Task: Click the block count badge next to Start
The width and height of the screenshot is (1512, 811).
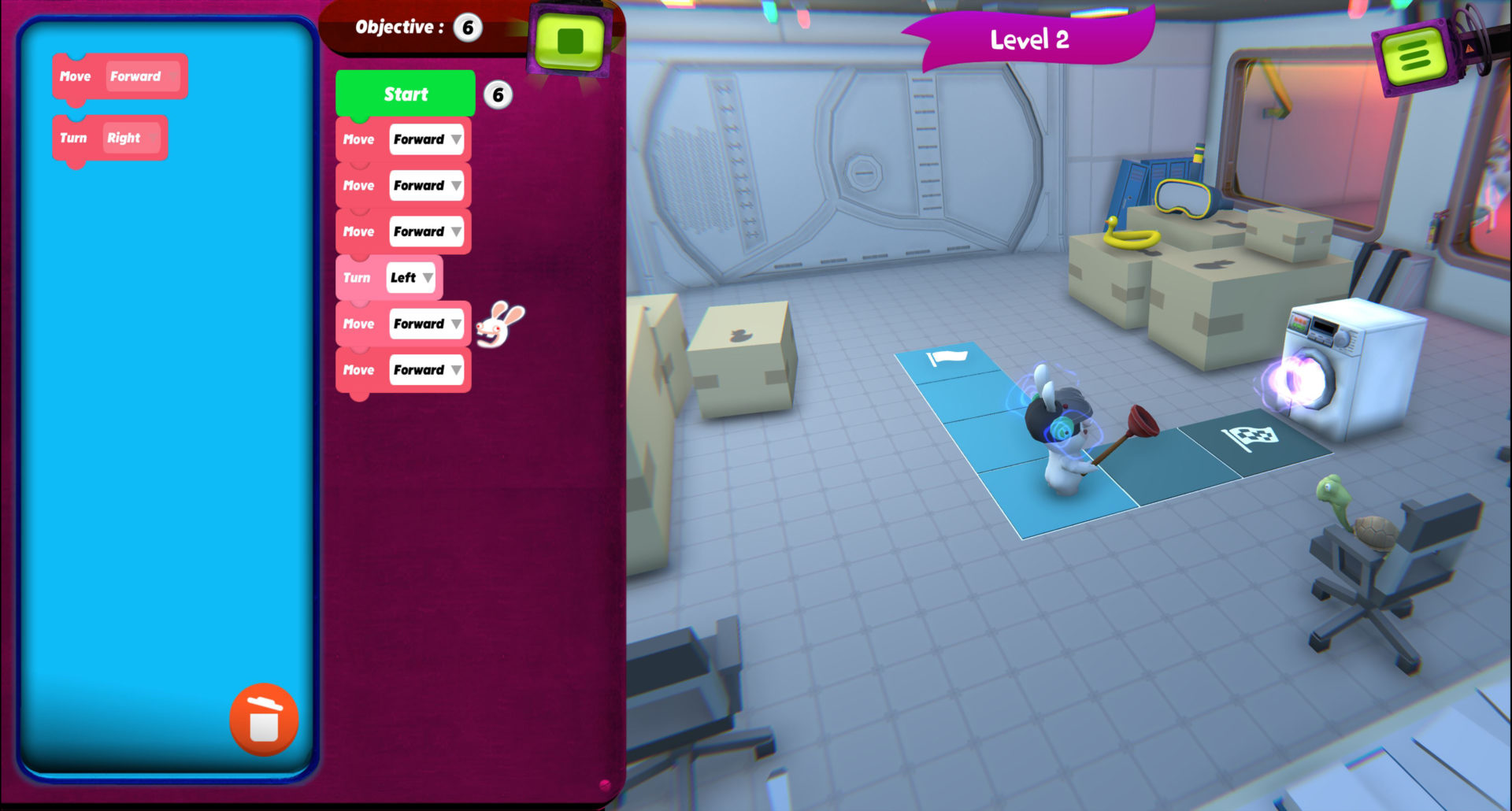Action: (x=498, y=94)
